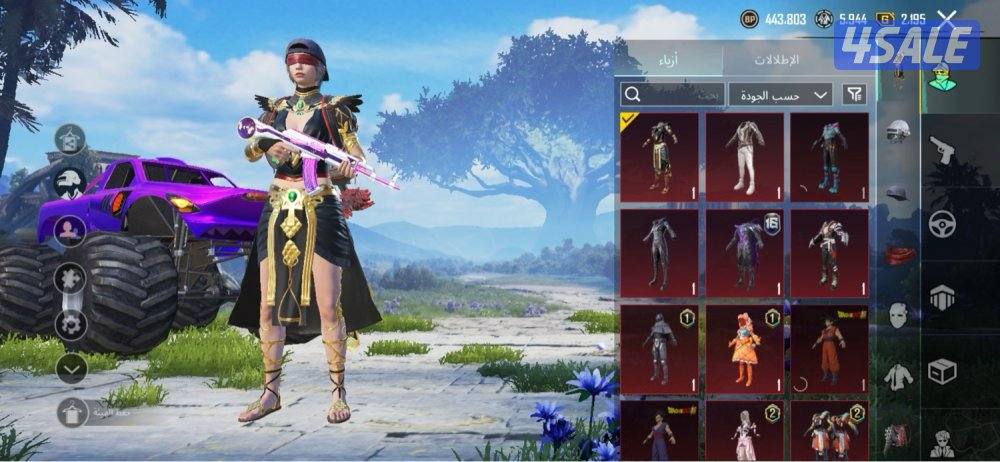
Task: Open the jacket clothing category
Action: [897, 376]
